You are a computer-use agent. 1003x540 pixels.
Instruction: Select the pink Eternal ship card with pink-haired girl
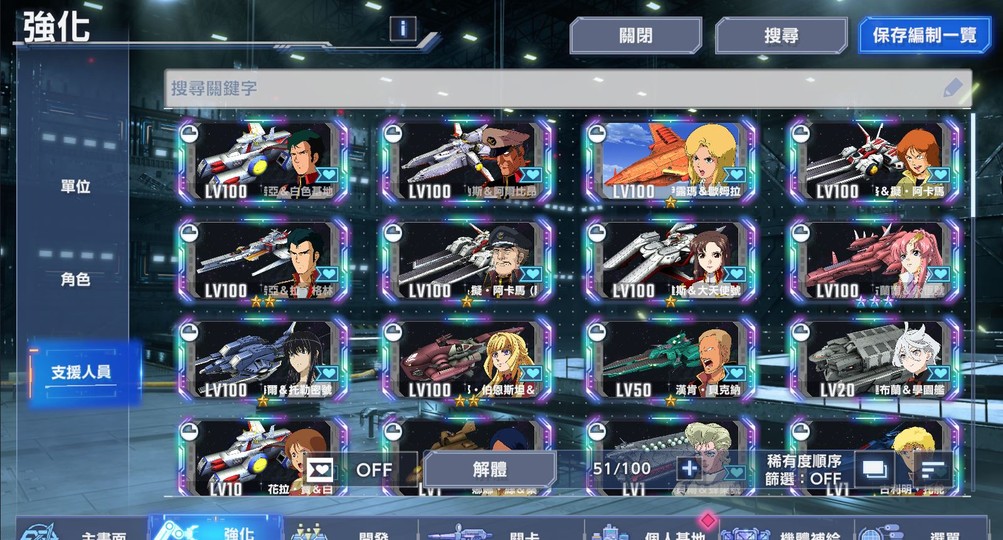[x=873, y=260]
